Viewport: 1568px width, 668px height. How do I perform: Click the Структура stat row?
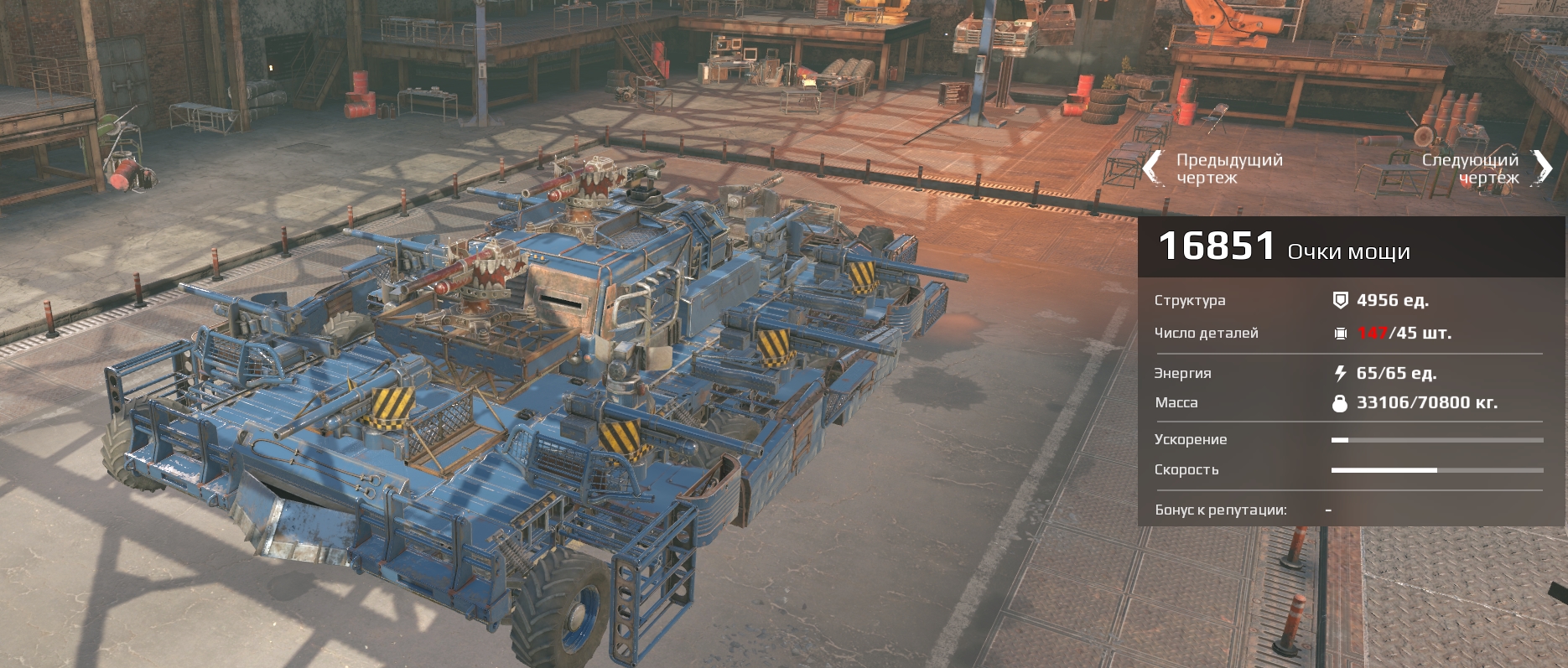pyautogui.click(x=1192, y=298)
